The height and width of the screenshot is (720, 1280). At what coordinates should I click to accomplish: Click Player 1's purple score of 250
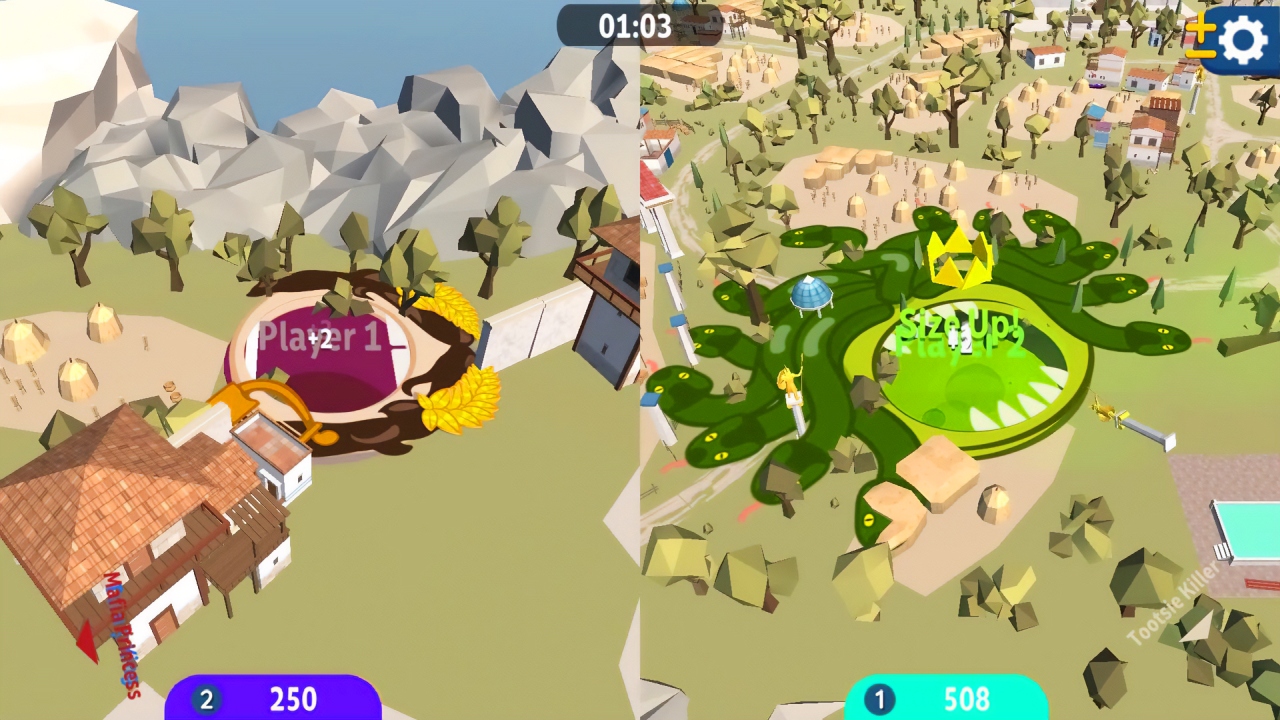point(297,700)
